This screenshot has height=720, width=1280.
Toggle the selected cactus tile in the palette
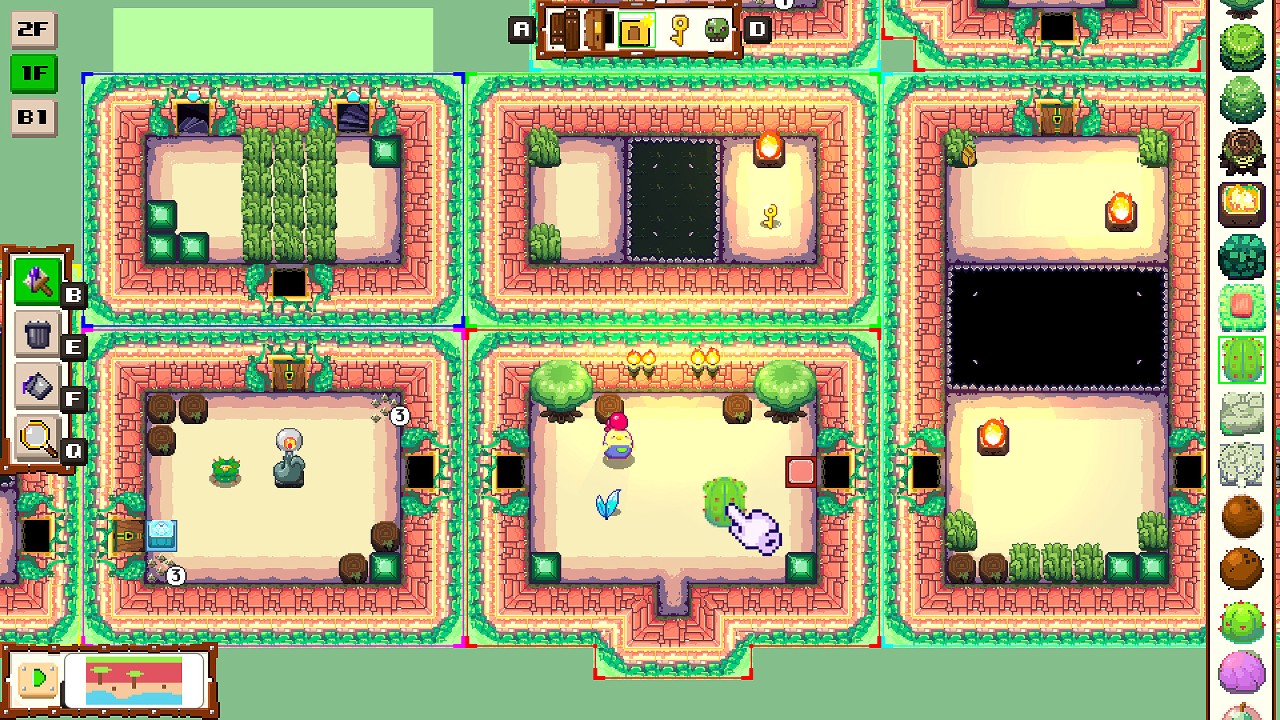point(1242,358)
